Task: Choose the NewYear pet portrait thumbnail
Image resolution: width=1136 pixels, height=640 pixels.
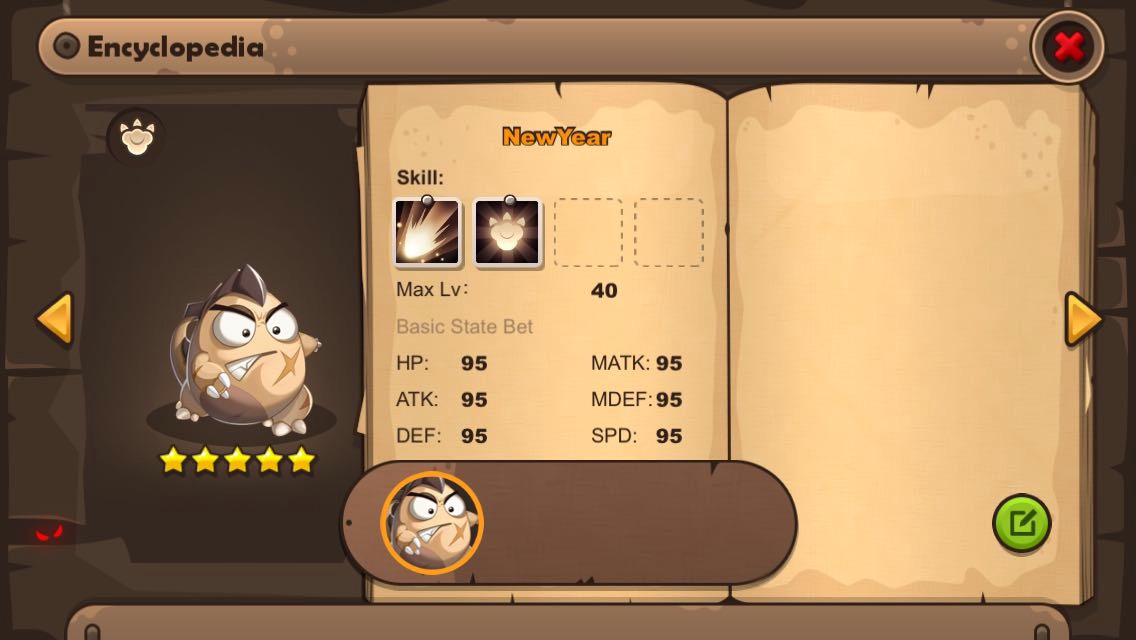Action: 432,522
